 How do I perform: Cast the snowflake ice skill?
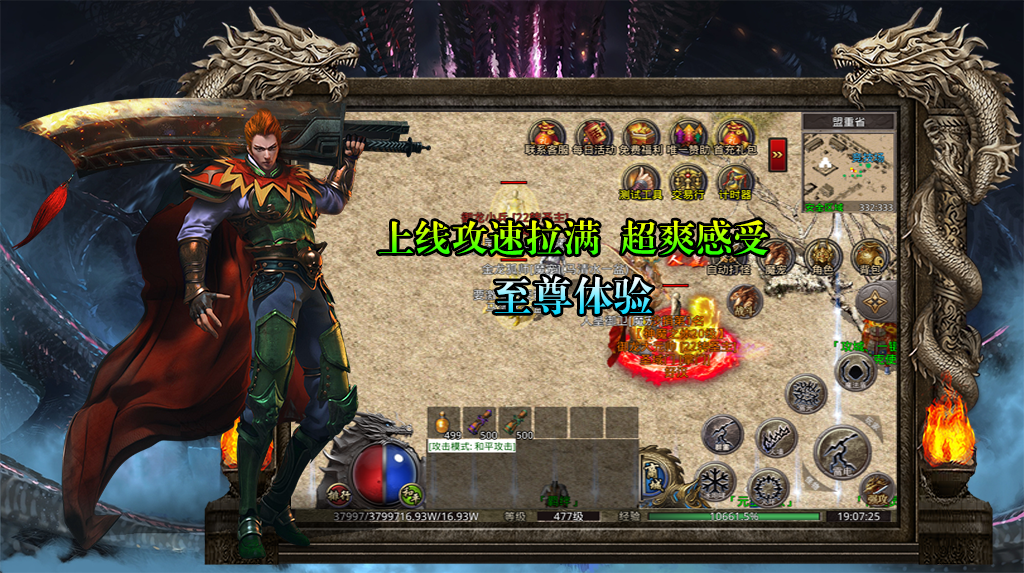pos(715,481)
